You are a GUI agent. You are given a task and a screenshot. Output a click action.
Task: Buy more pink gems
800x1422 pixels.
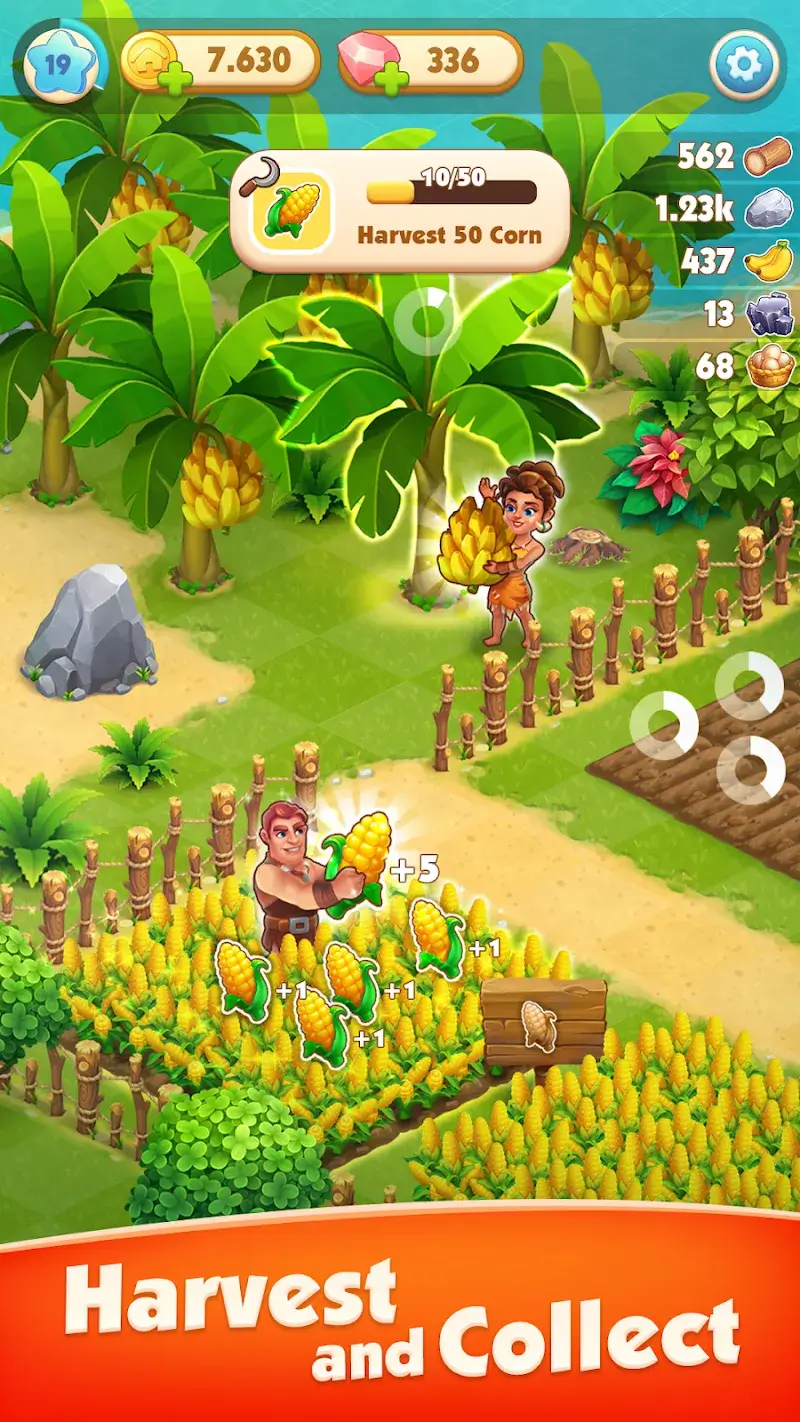[390, 78]
